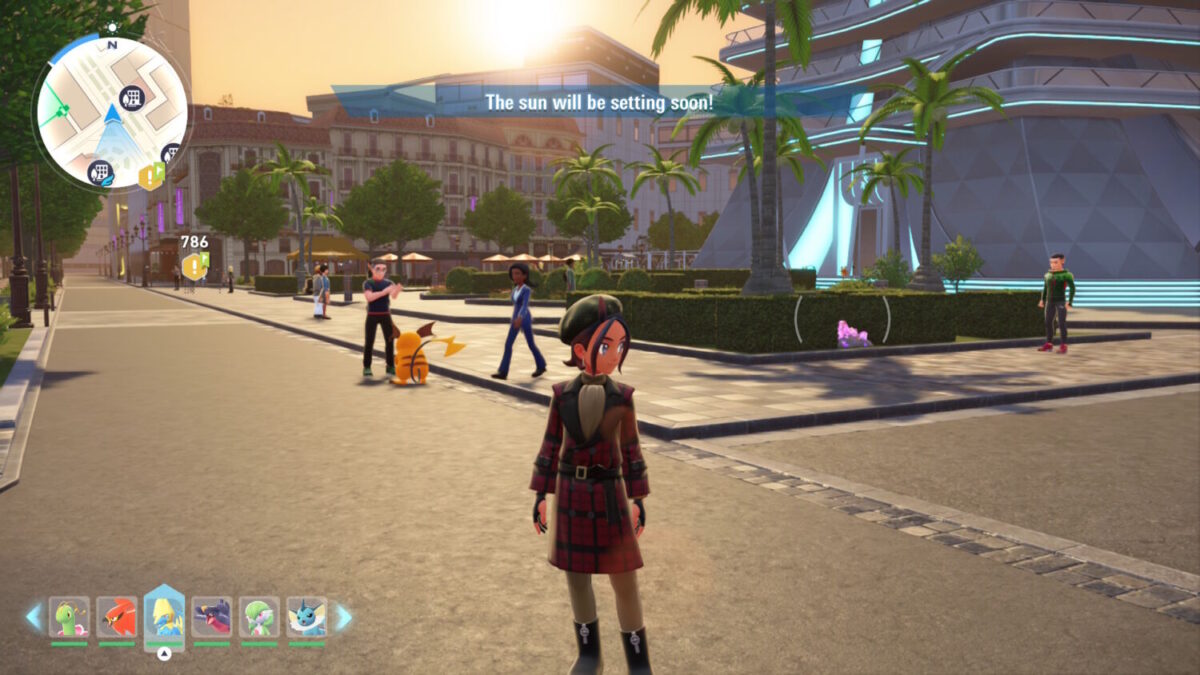Click the left arrow beside the party bar
1200x675 pixels.
(x=34, y=617)
